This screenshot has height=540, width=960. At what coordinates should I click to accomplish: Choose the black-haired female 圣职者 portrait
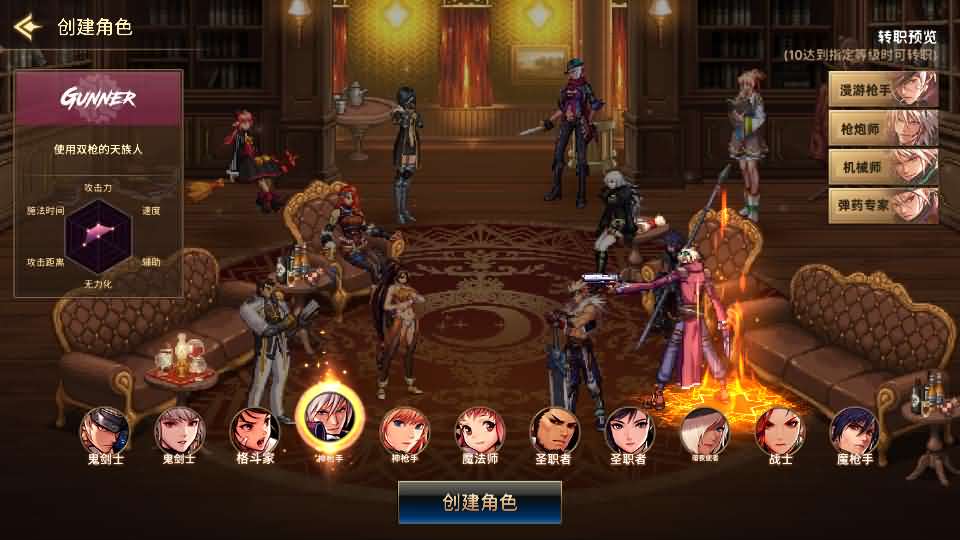click(x=630, y=431)
